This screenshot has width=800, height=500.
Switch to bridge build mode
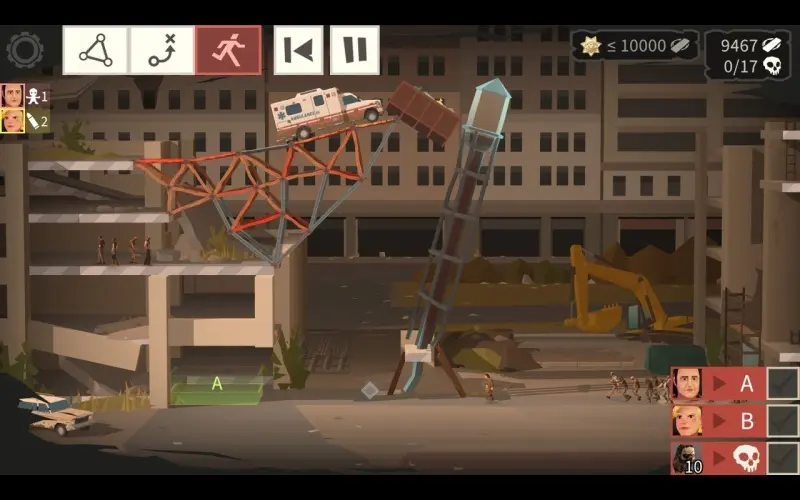pos(96,50)
